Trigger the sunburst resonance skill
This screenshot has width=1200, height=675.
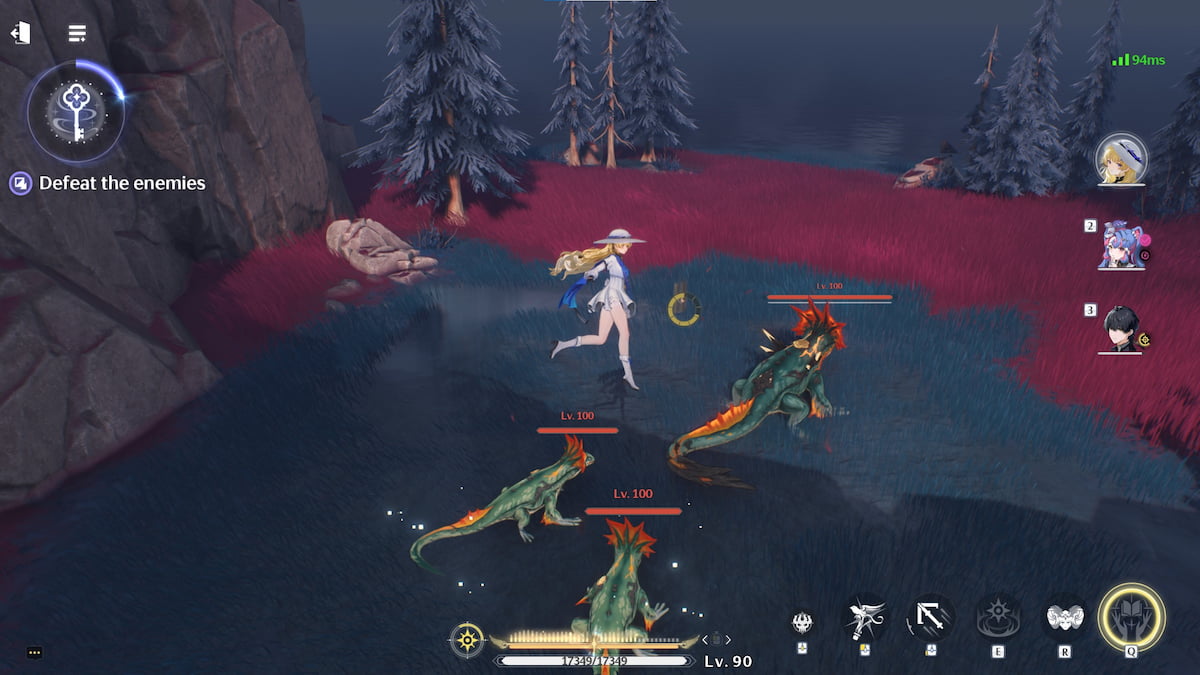(x=998, y=618)
